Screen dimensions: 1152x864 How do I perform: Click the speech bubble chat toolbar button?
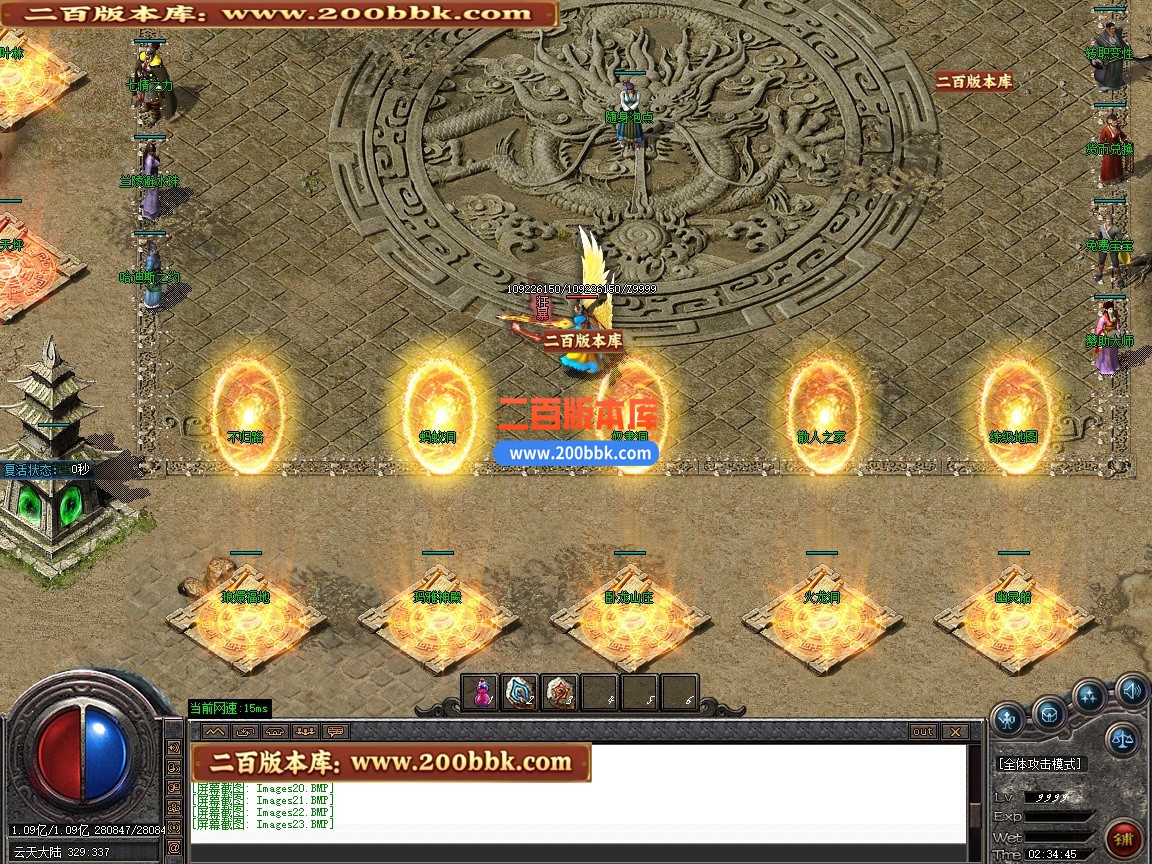pyautogui.click(x=334, y=732)
